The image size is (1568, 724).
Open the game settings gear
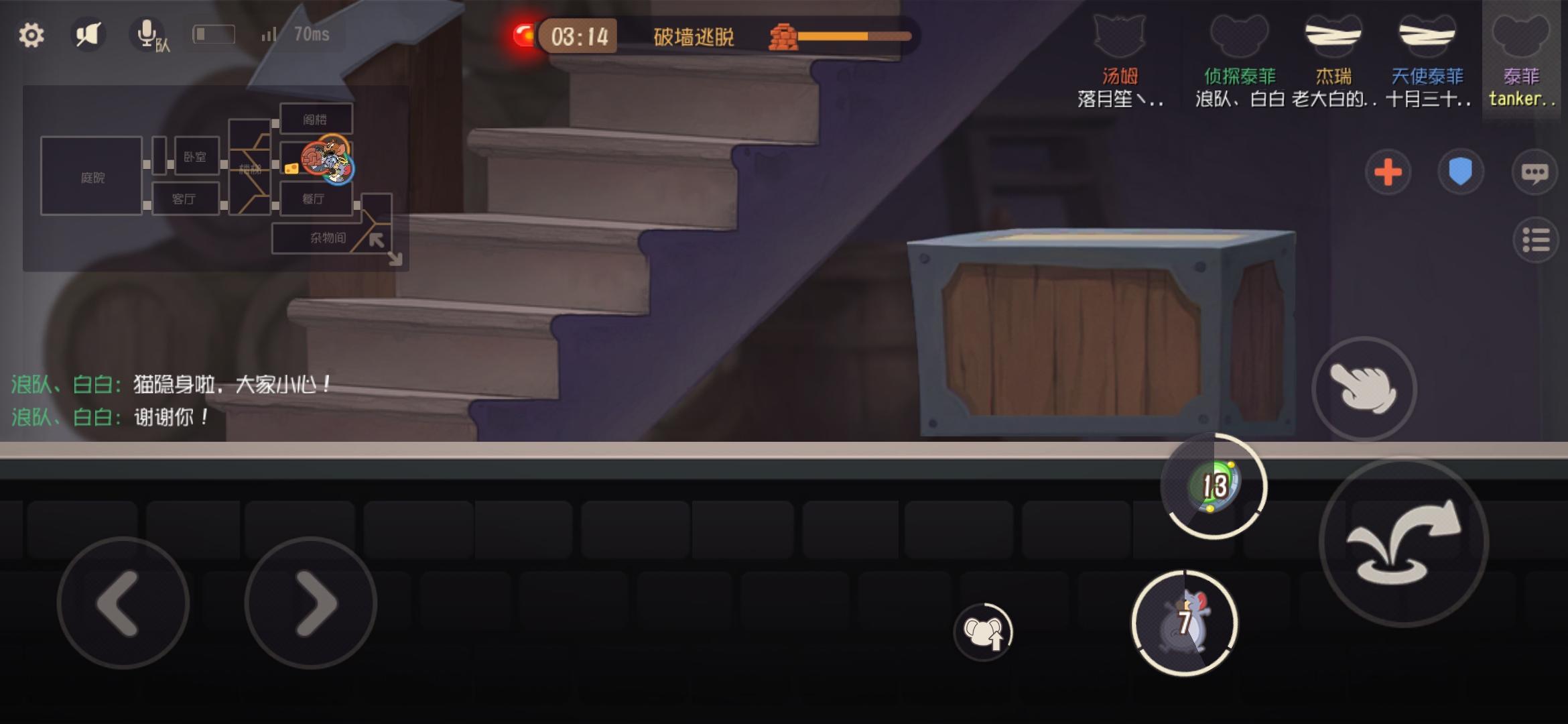pos(30,35)
